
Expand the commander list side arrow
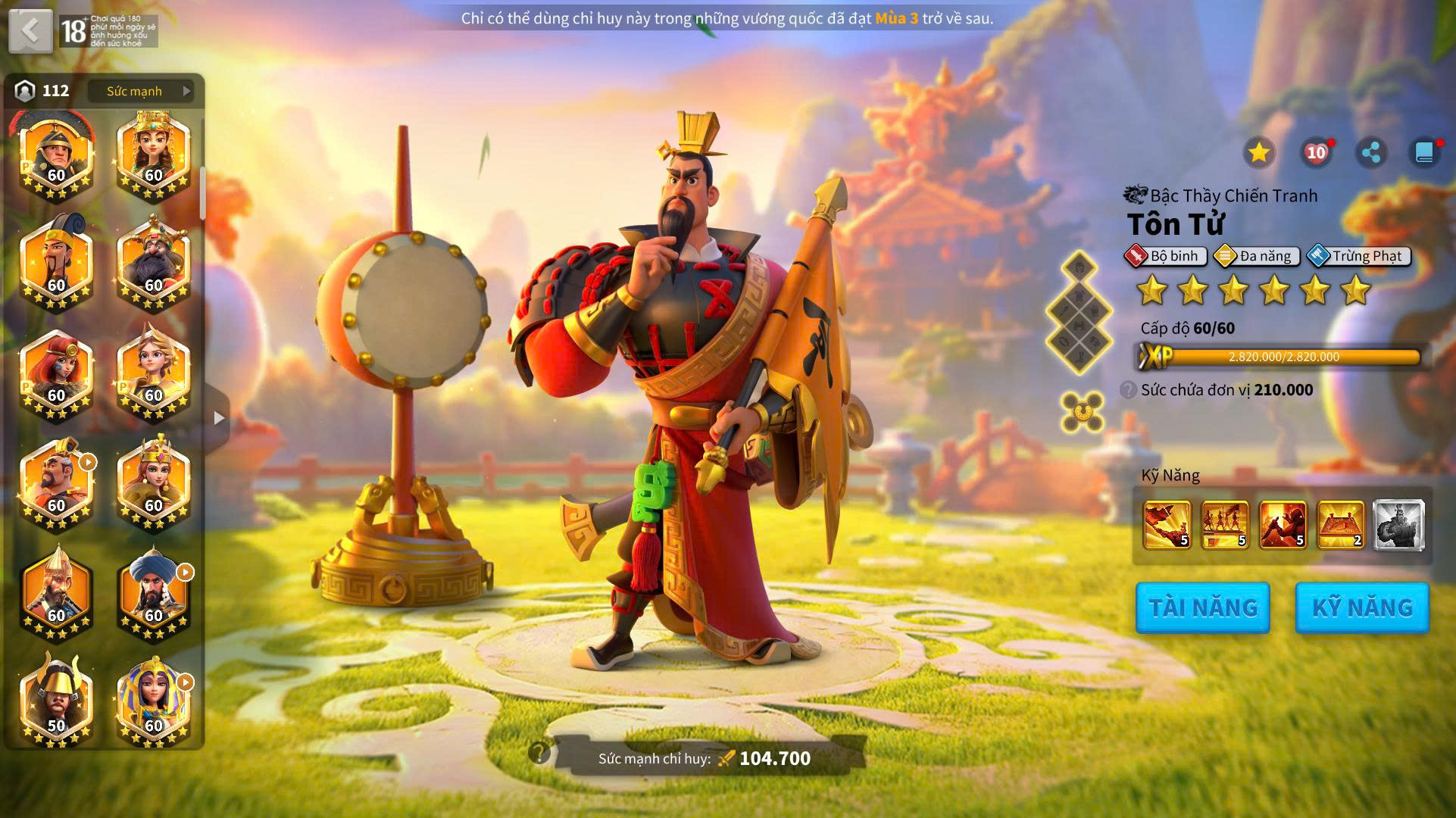pos(219,418)
